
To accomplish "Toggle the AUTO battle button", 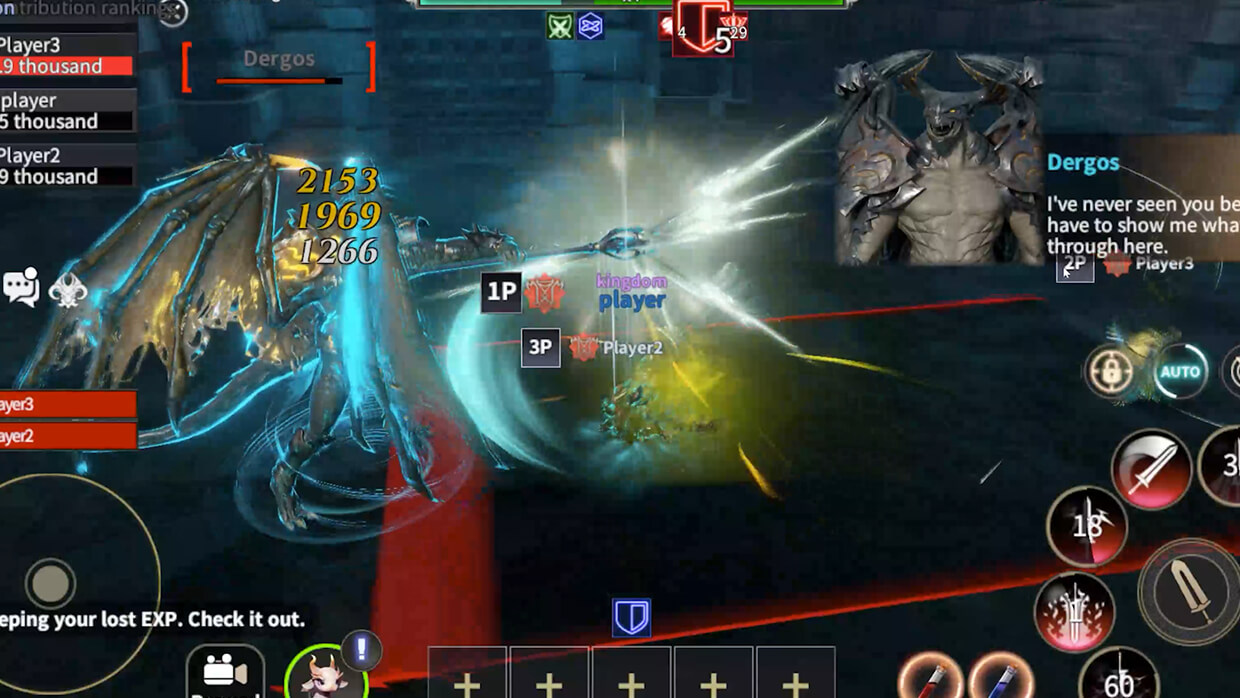I will tap(1180, 372).
